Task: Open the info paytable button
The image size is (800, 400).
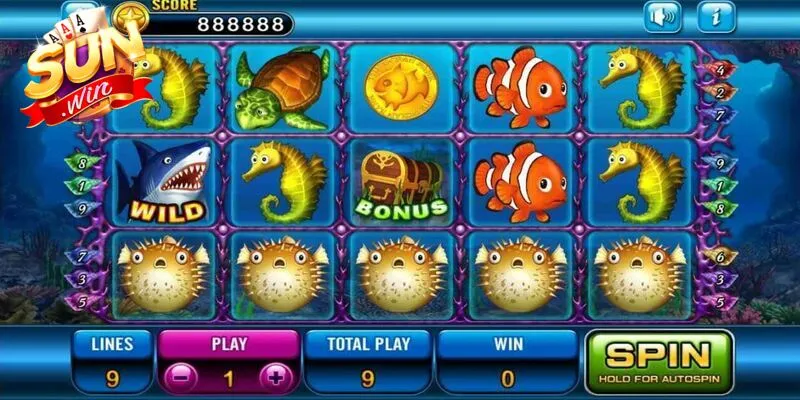Action: coord(716,16)
